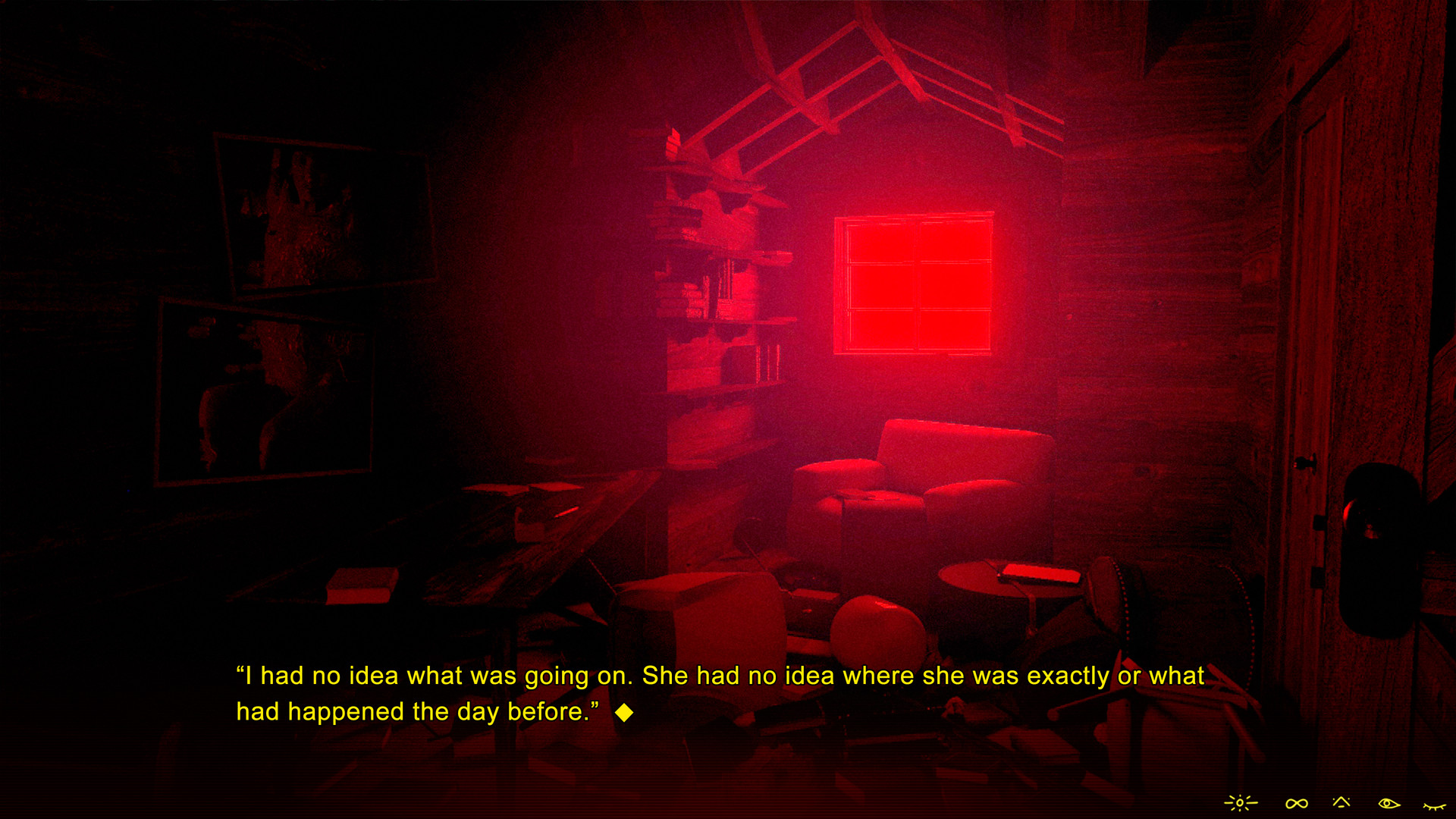This screenshot has height=819, width=1456.
Task: Select the triangle face icon
Action: click(x=1341, y=802)
